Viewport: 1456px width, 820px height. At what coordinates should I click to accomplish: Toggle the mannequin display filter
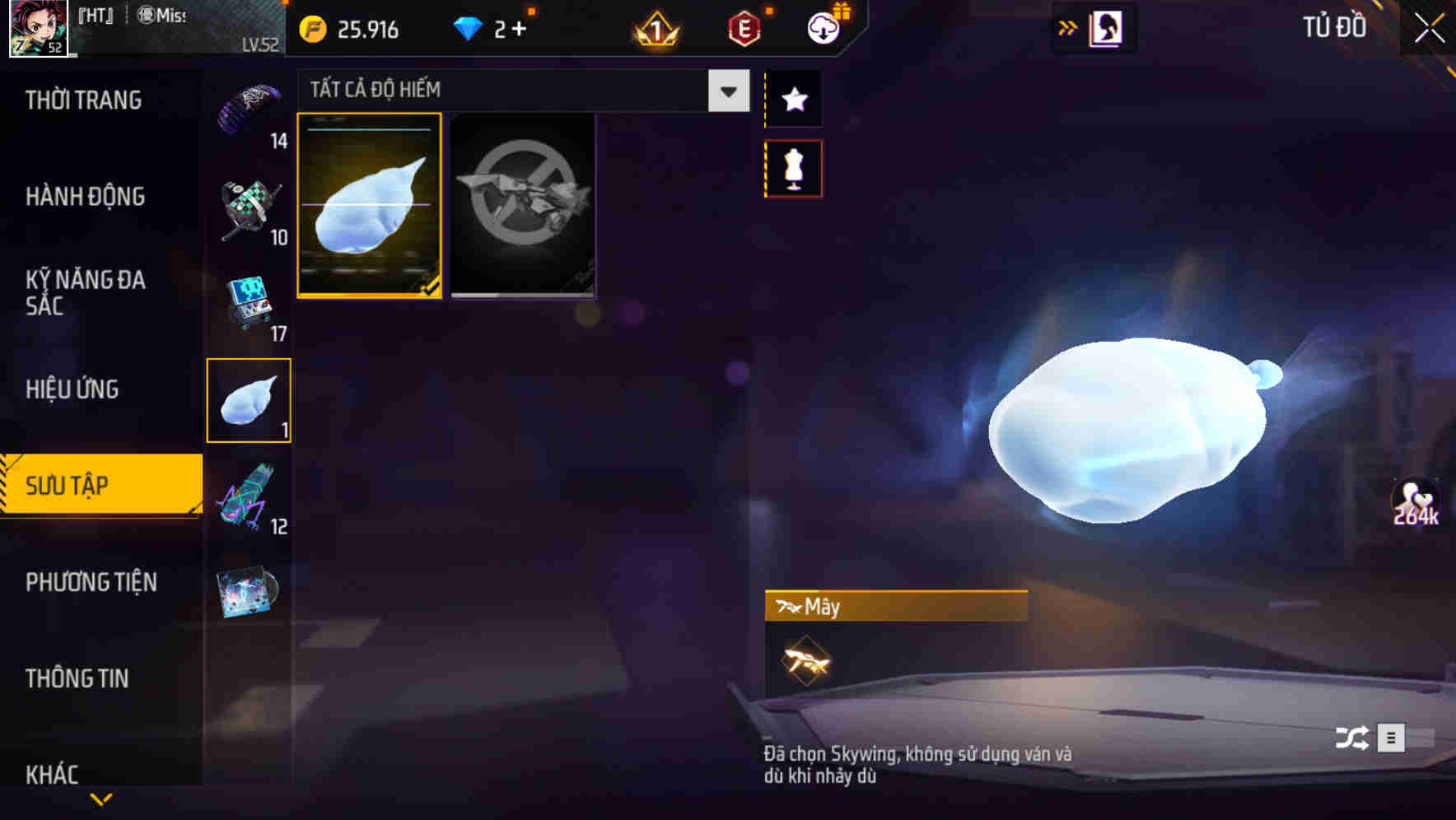(x=793, y=167)
